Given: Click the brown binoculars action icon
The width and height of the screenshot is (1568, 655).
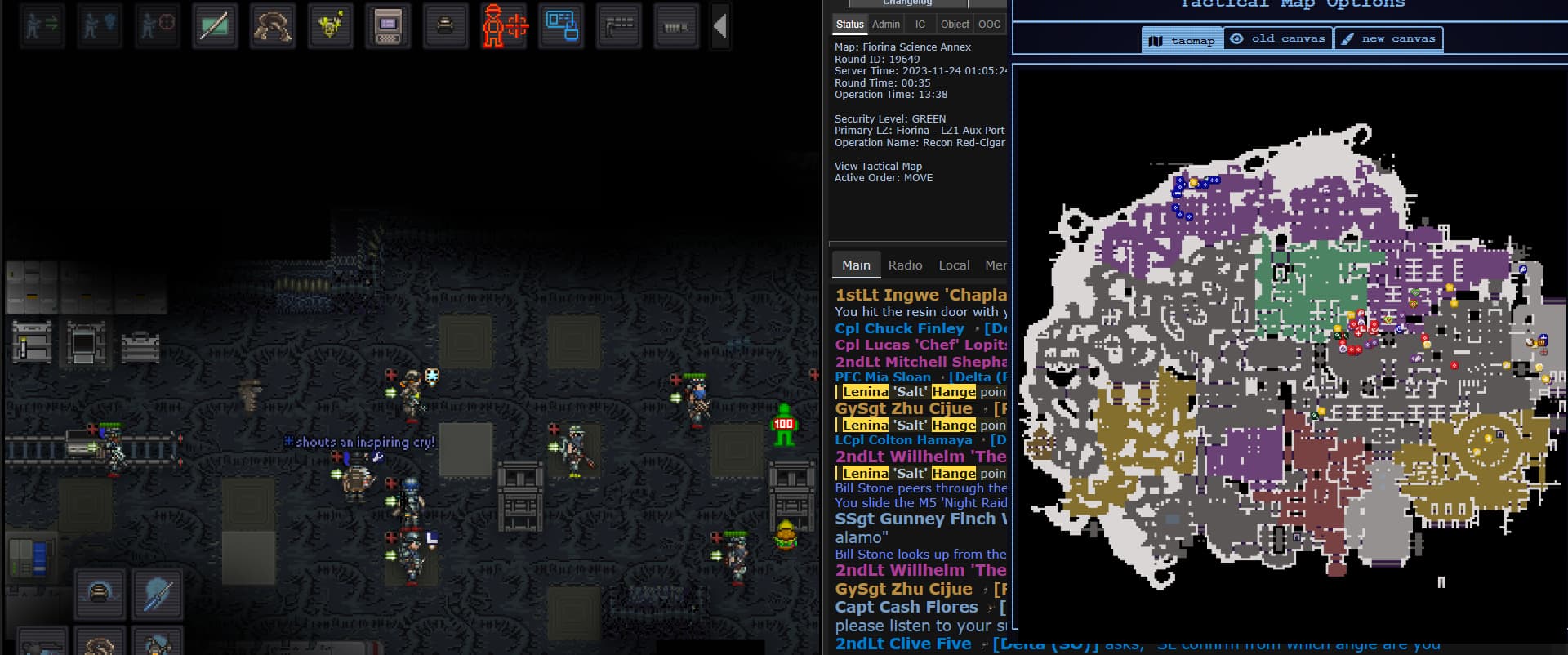Looking at the screenshot, I should coord(273,26).
